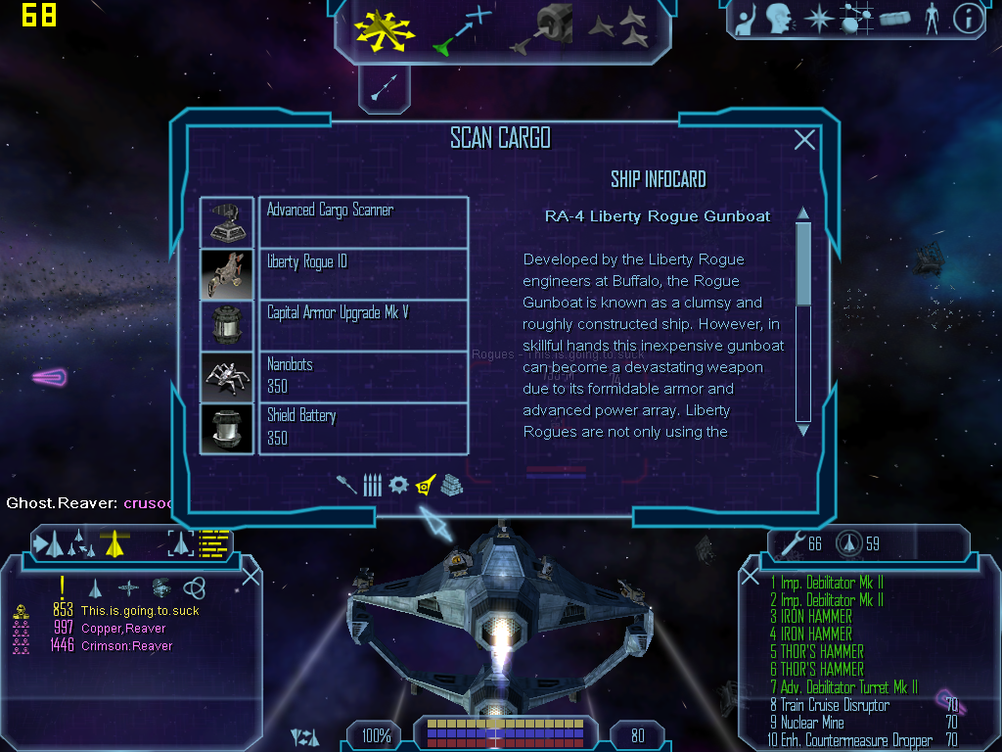Show the stacked crates commodities category
Image resolution: width=1002 pixels, height=752 pixels.
[x=452, y=486]
